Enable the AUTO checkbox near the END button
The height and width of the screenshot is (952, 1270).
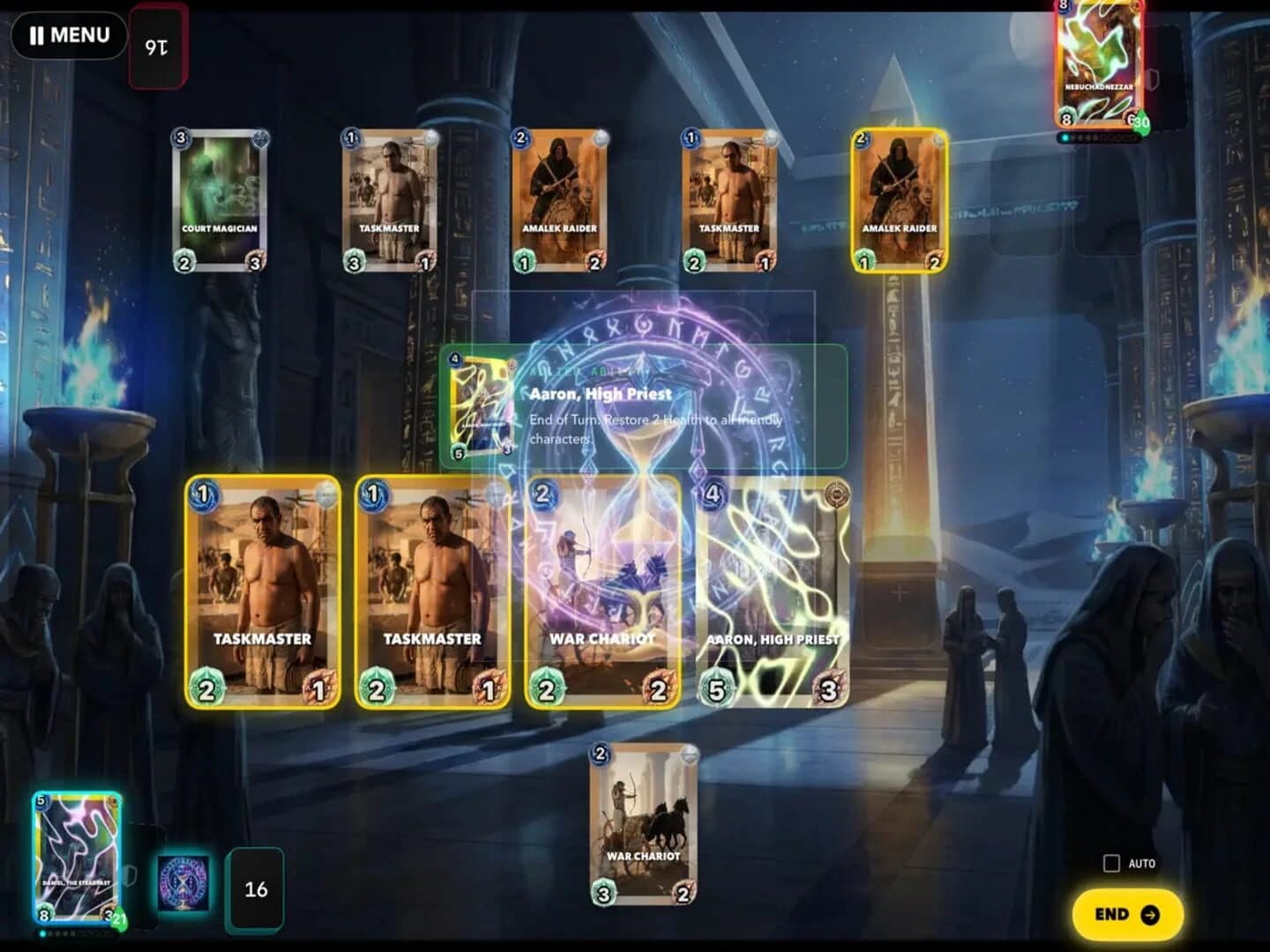point(1111,862)
